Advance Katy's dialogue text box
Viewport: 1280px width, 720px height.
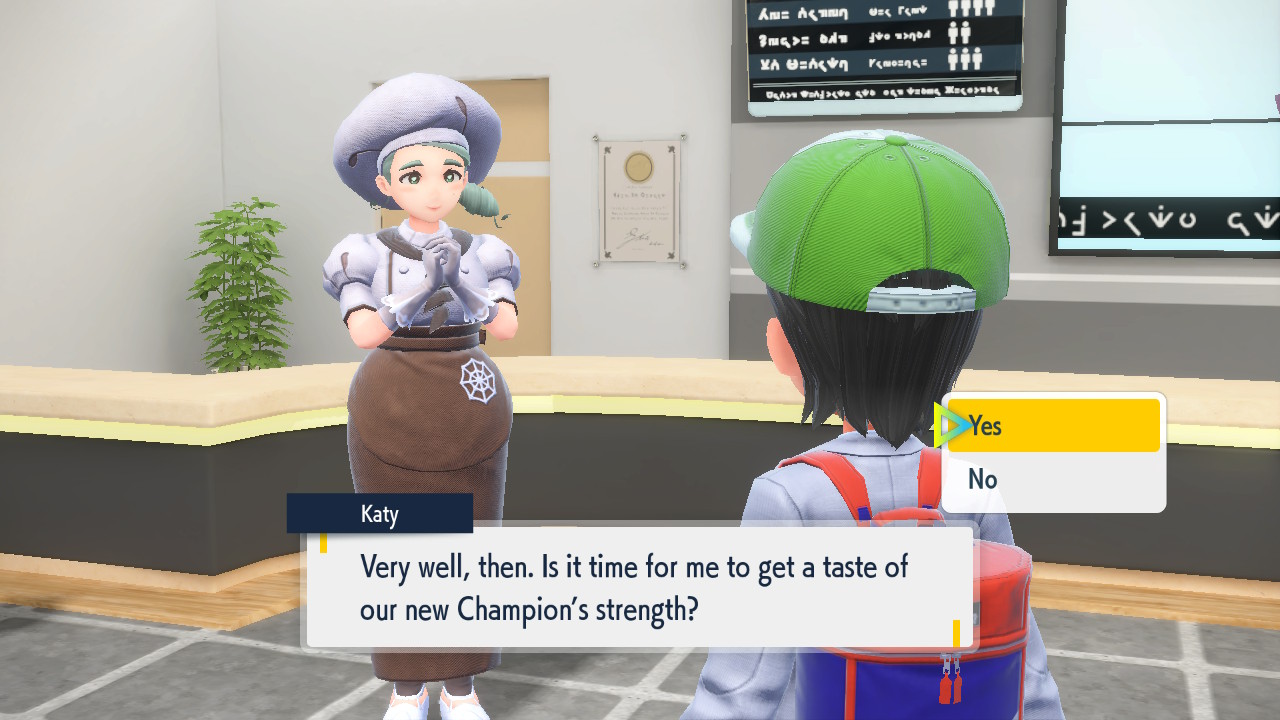pos(639,587)
